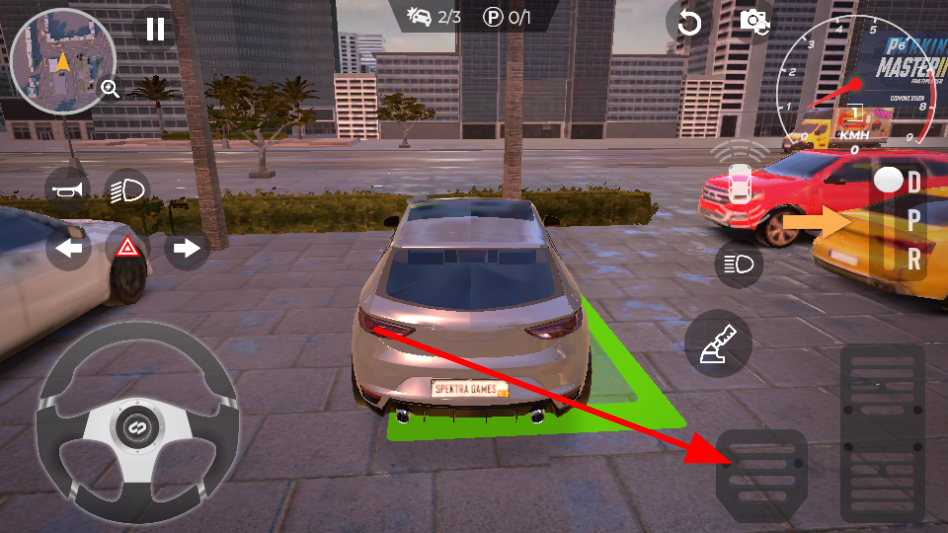Zoom the minimap with the magnifier icon

(x=110, y=89)
